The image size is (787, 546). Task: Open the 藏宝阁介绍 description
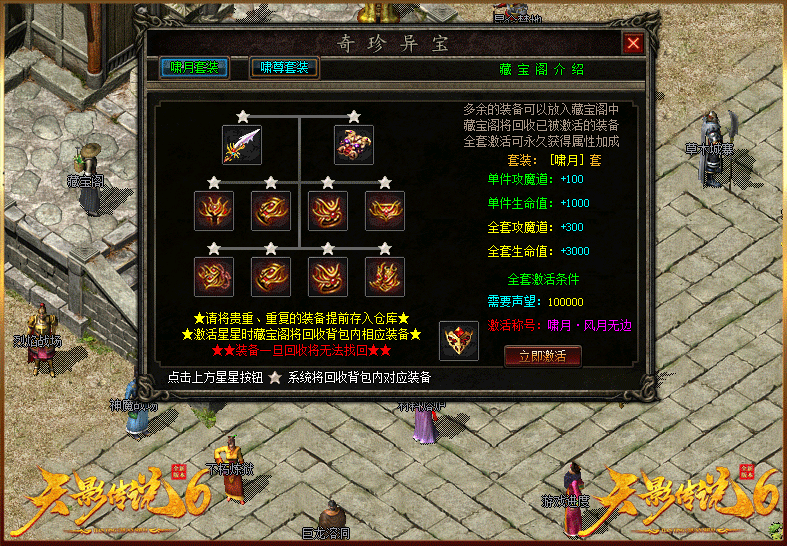[541, 70]
